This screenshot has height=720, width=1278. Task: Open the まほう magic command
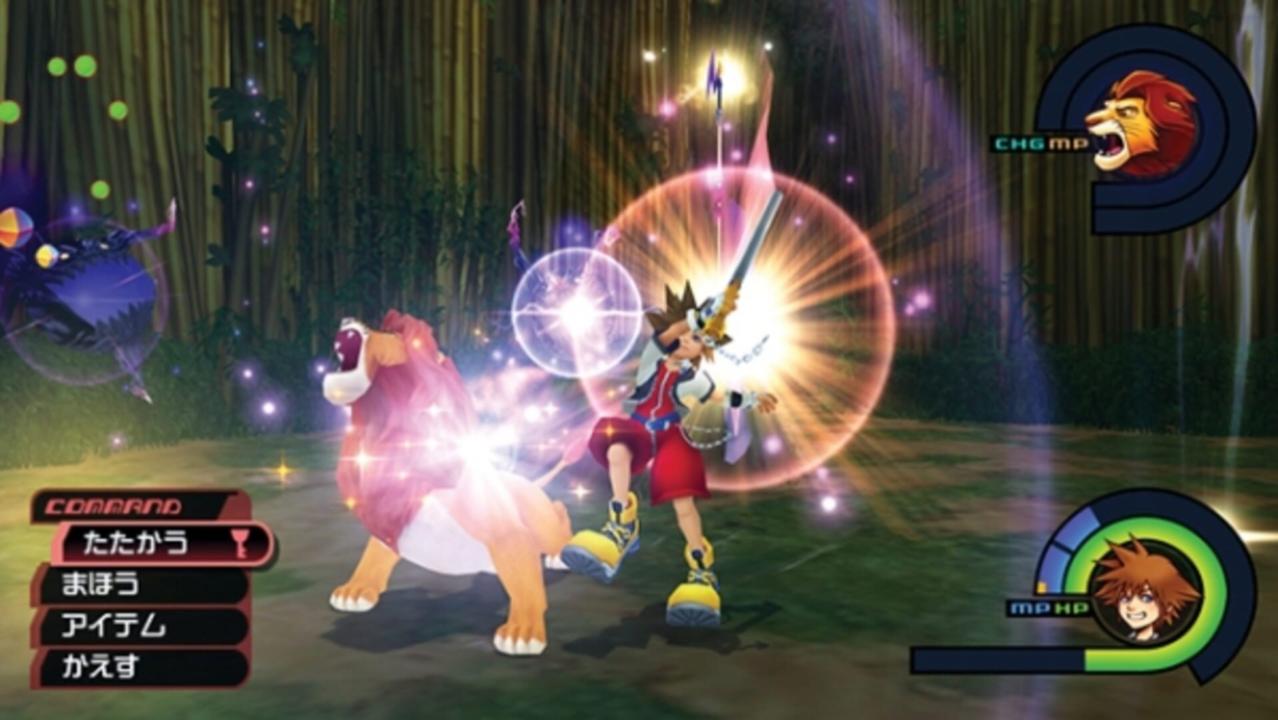(x=140, y=585)
